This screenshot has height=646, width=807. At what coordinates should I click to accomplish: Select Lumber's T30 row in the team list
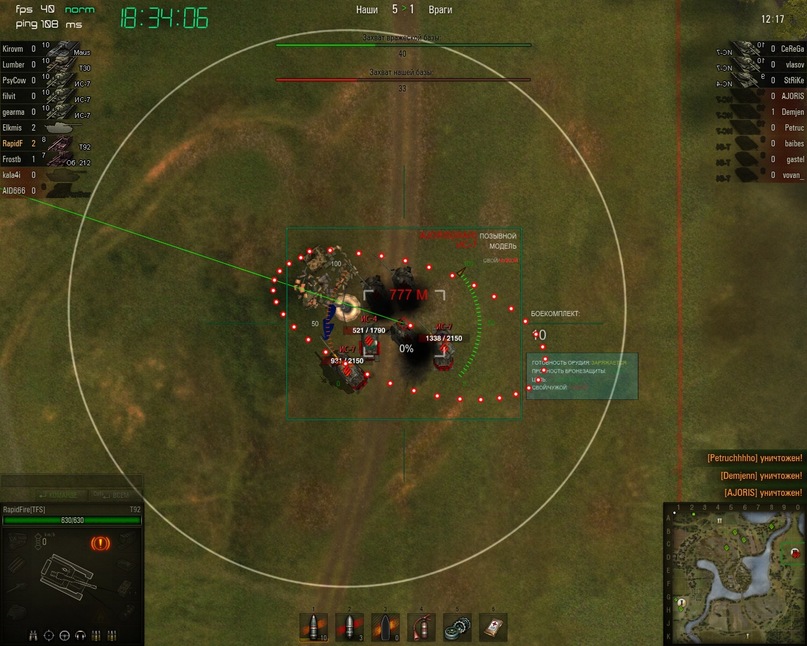pos(40,63)
